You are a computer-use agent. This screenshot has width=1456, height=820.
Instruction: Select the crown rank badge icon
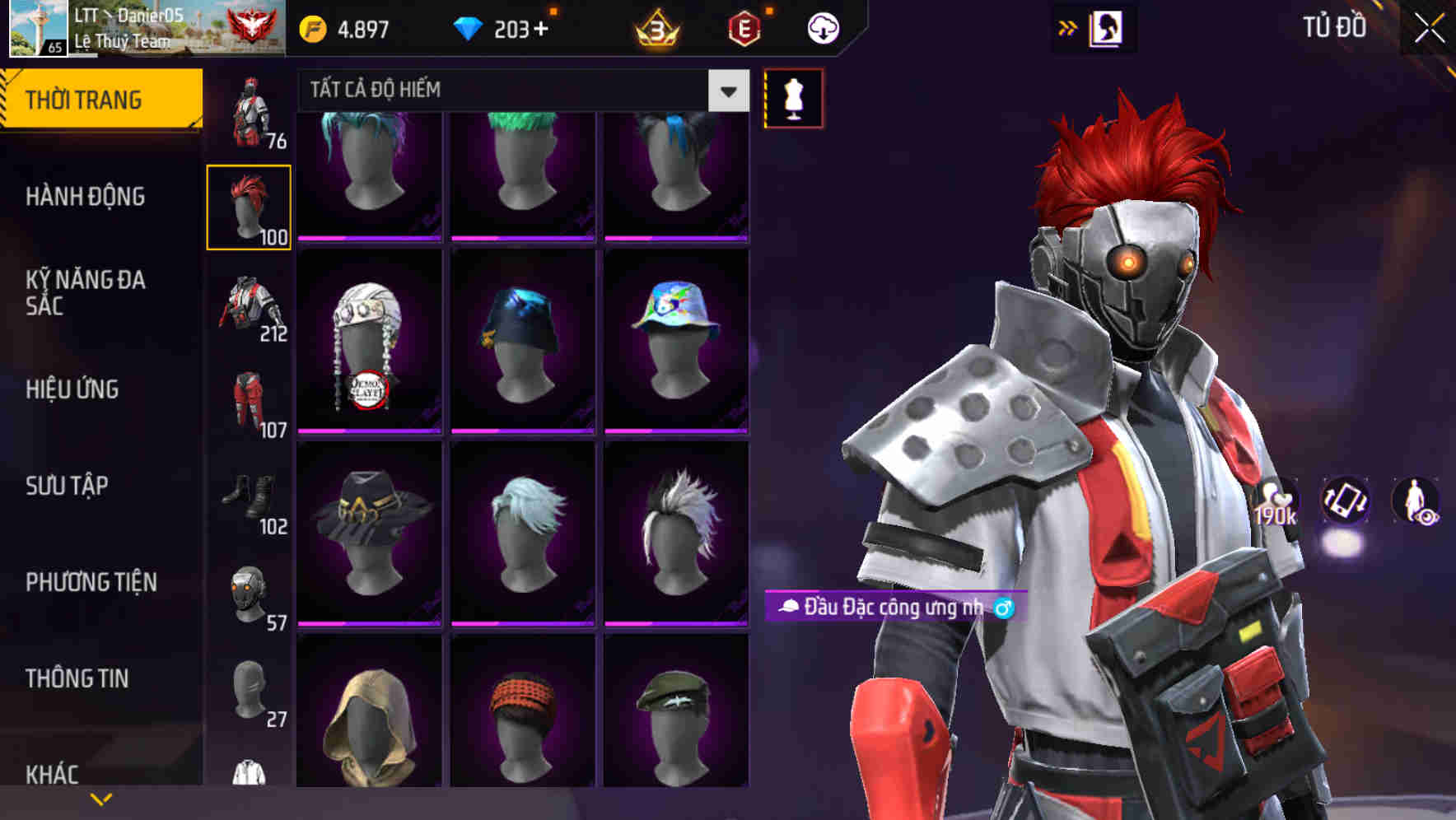coord(655,27)
